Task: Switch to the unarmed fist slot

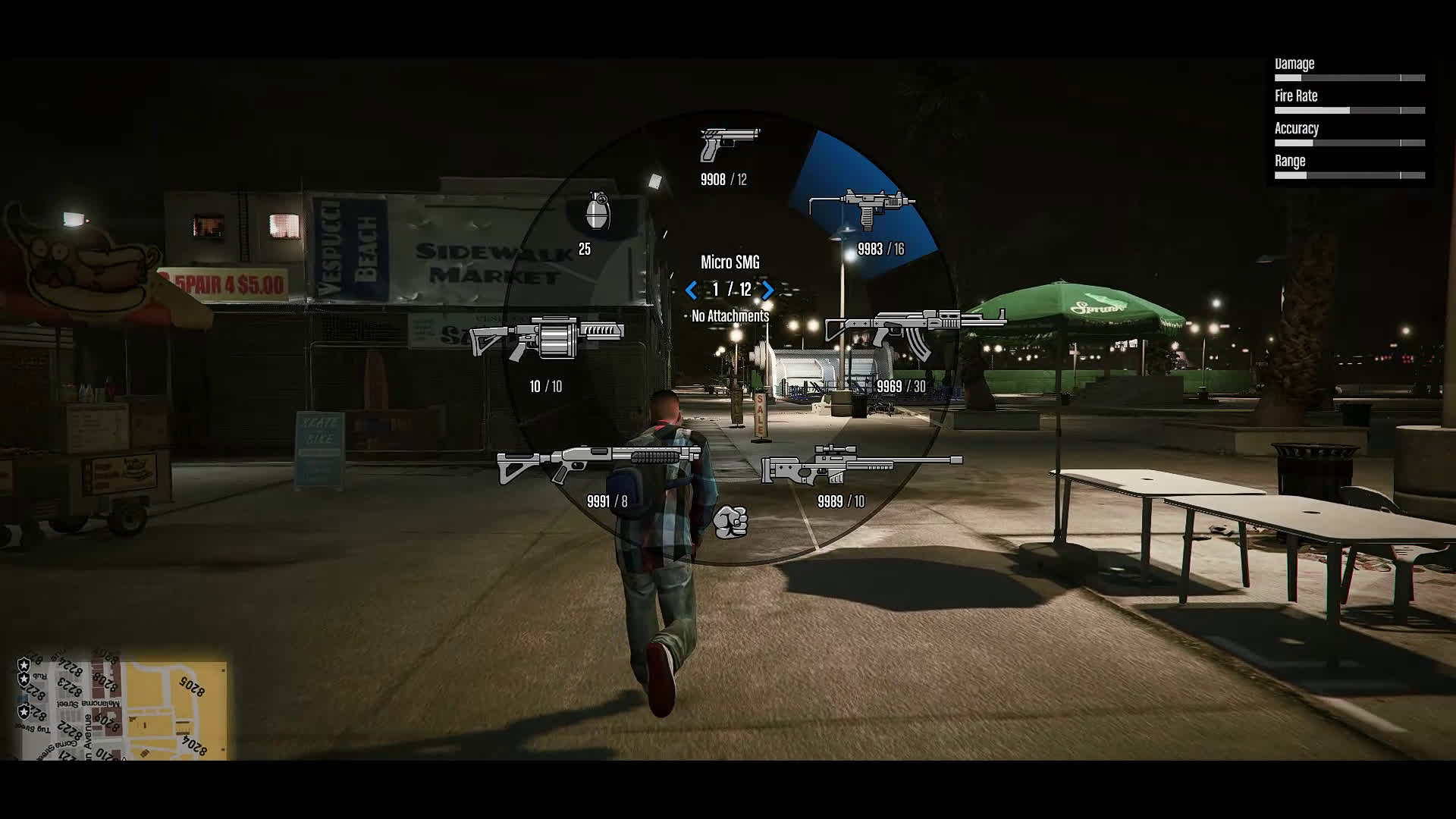Action: pos(730,522)
